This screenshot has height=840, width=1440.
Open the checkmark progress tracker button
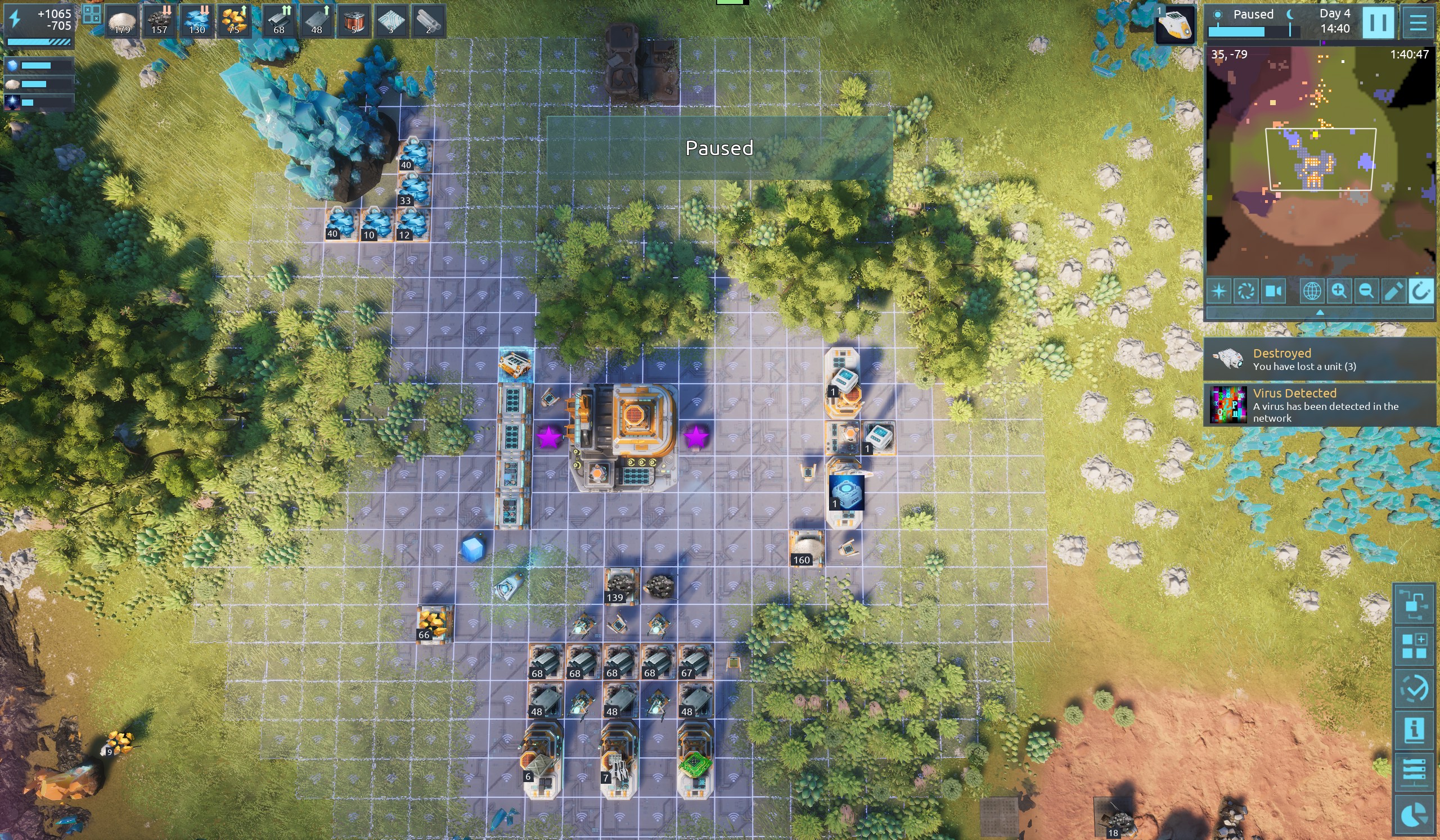pyautogui.click(x=1414, y=688)
